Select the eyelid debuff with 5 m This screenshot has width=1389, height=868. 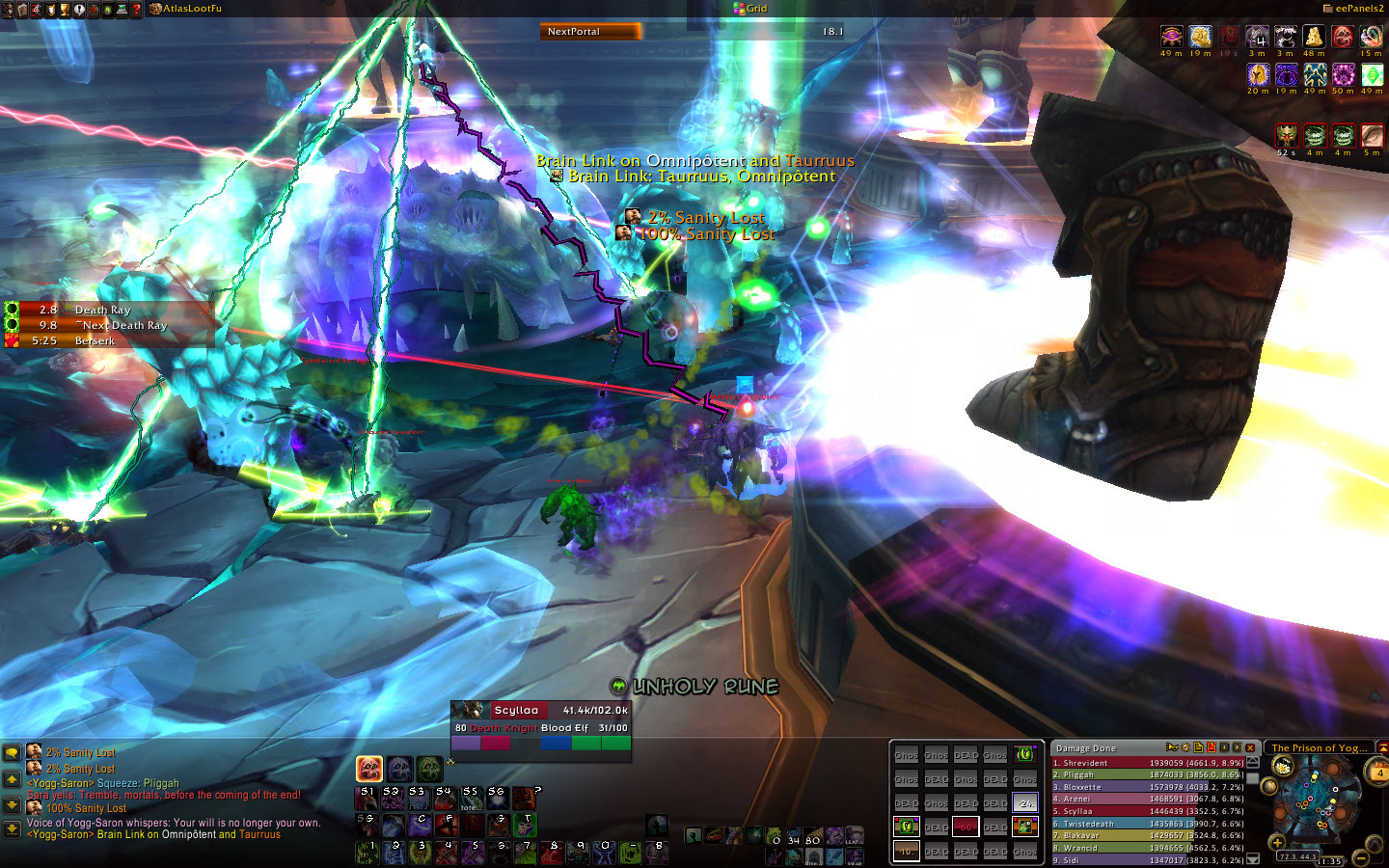point(1372,136)
